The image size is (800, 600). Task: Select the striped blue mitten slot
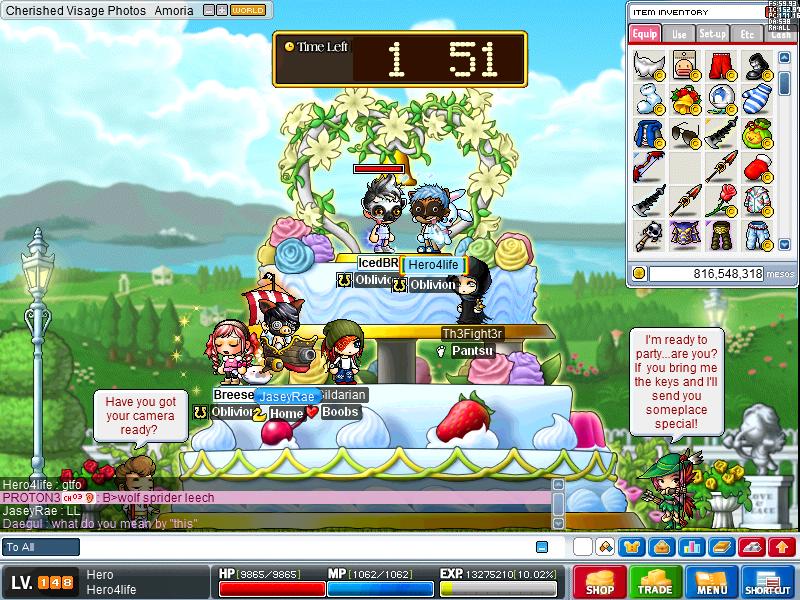pyautogui.click(x=757, y=100)
